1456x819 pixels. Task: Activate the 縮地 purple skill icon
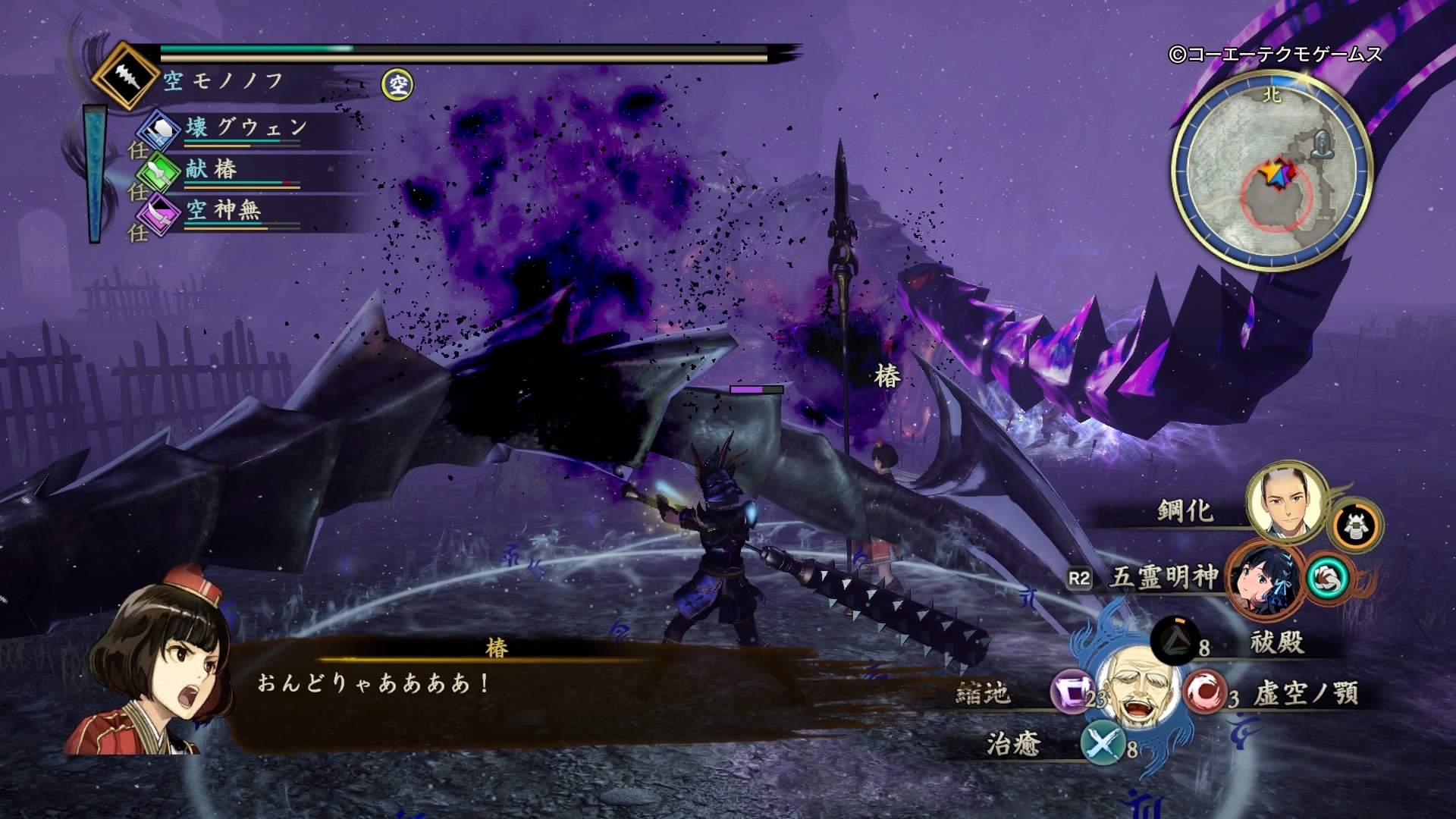pos(1071,692)
